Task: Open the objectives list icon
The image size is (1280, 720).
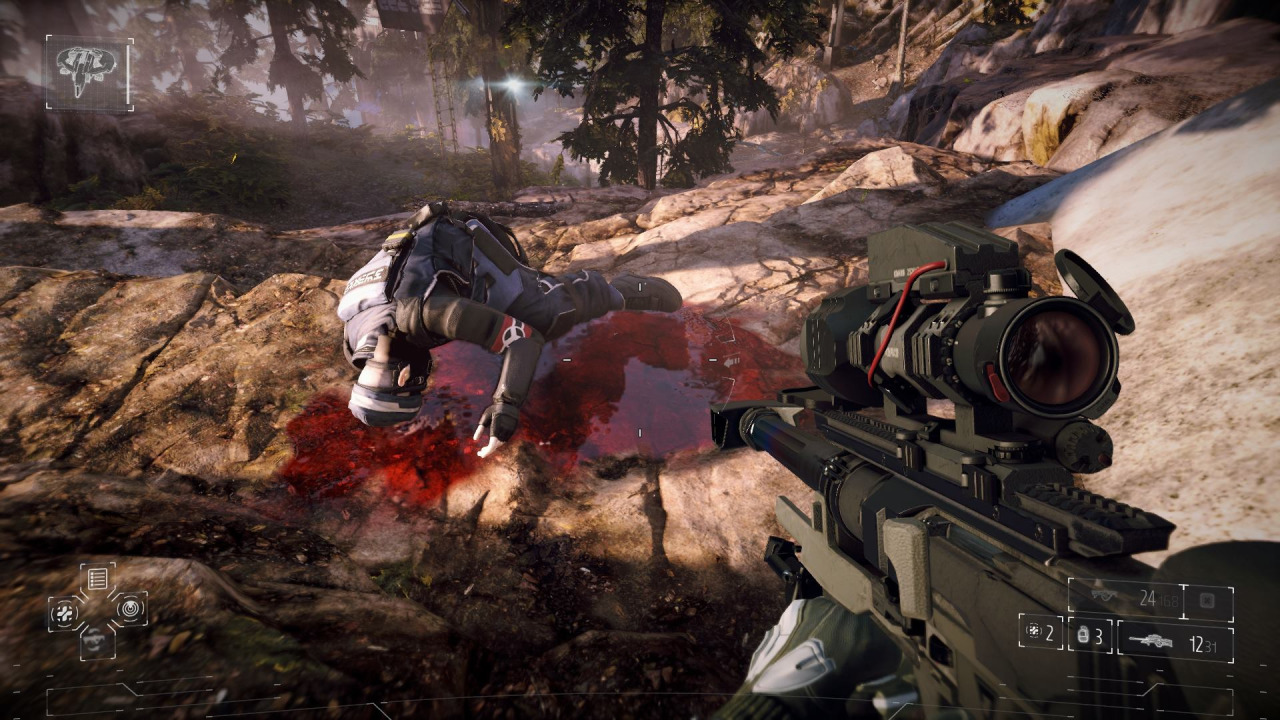Action: 97,578
